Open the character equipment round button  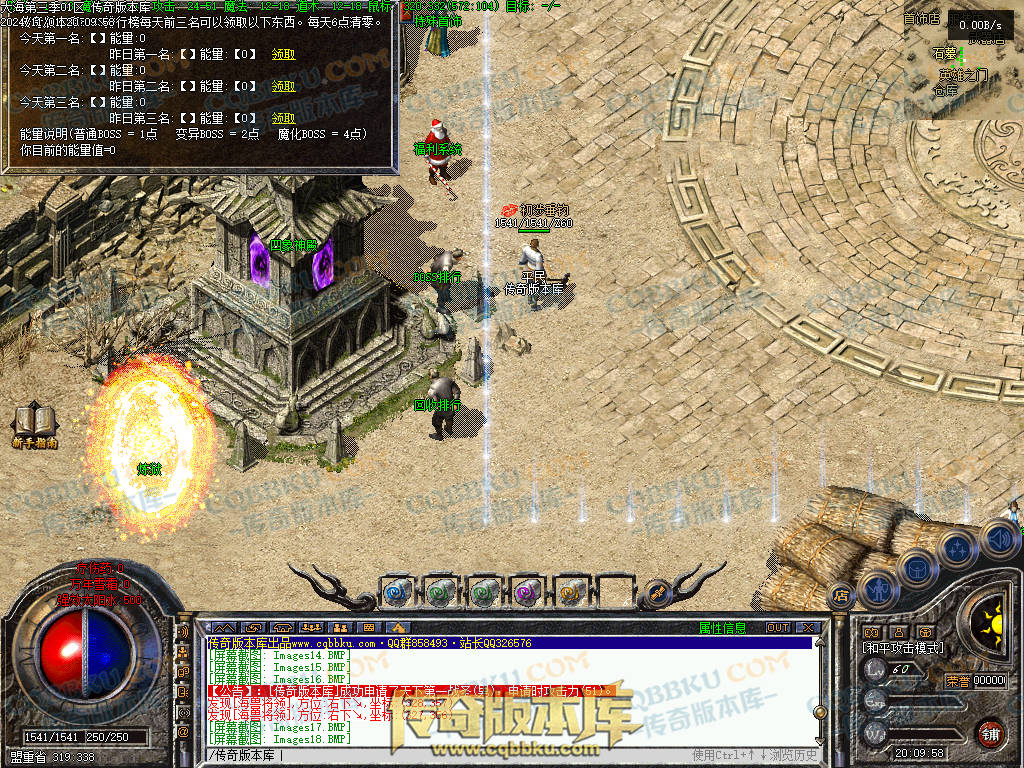[x=878, y=588]
